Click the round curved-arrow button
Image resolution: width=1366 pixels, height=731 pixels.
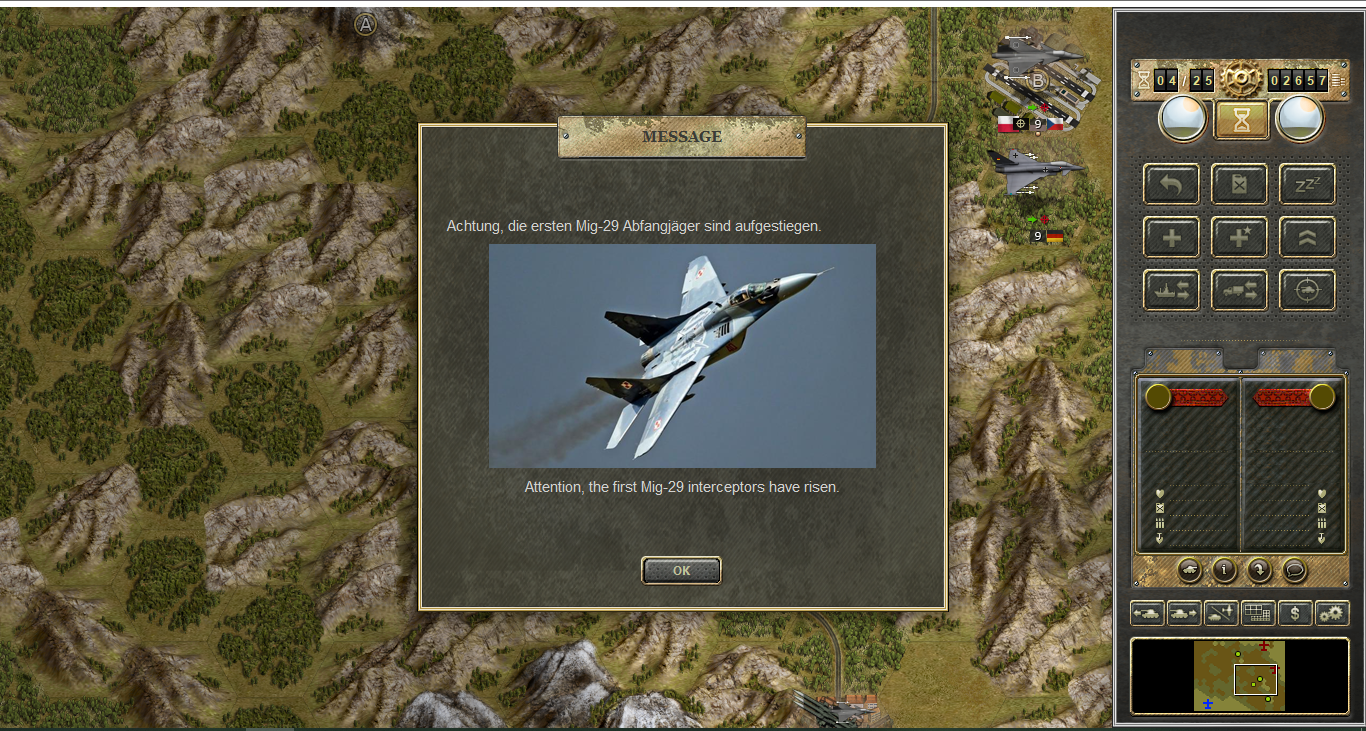tap(1258, 570)
